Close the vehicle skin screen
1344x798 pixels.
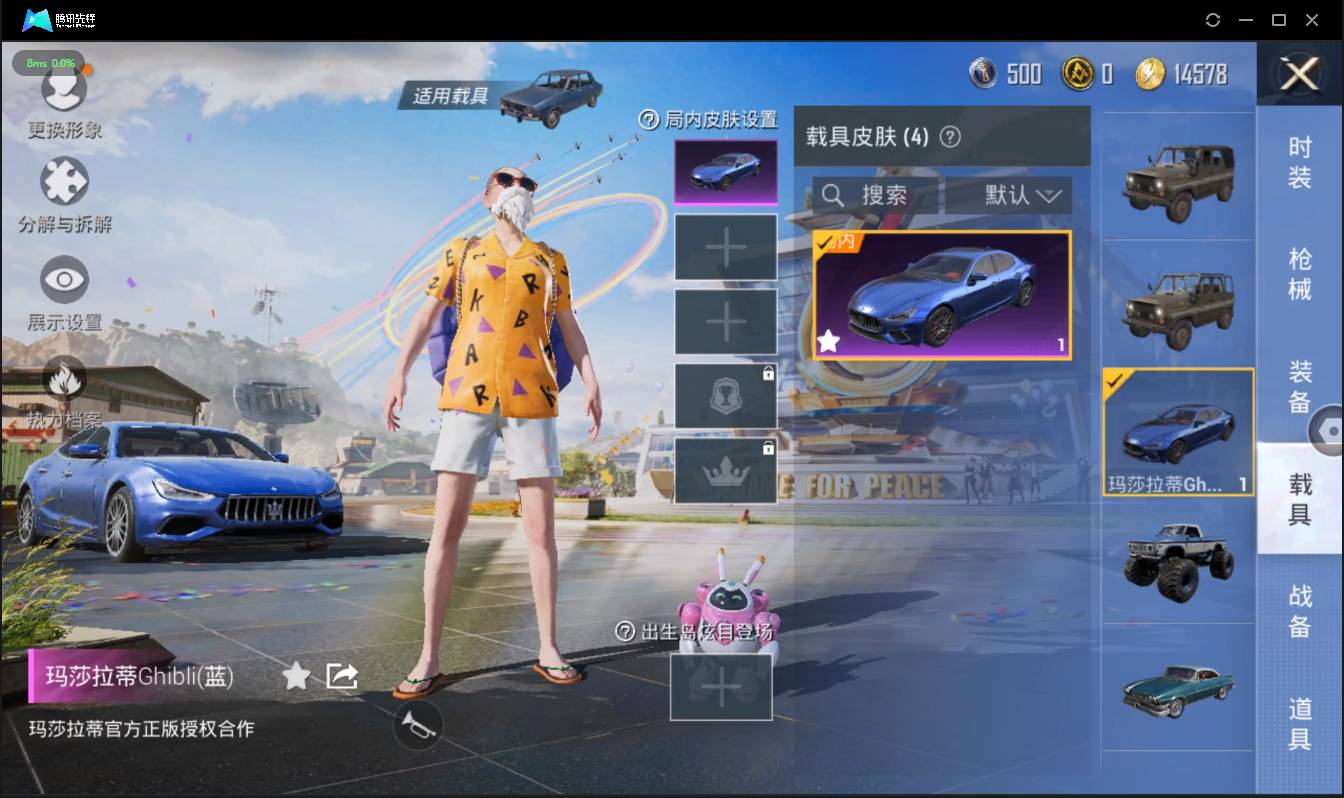(x=1300, y=74)
